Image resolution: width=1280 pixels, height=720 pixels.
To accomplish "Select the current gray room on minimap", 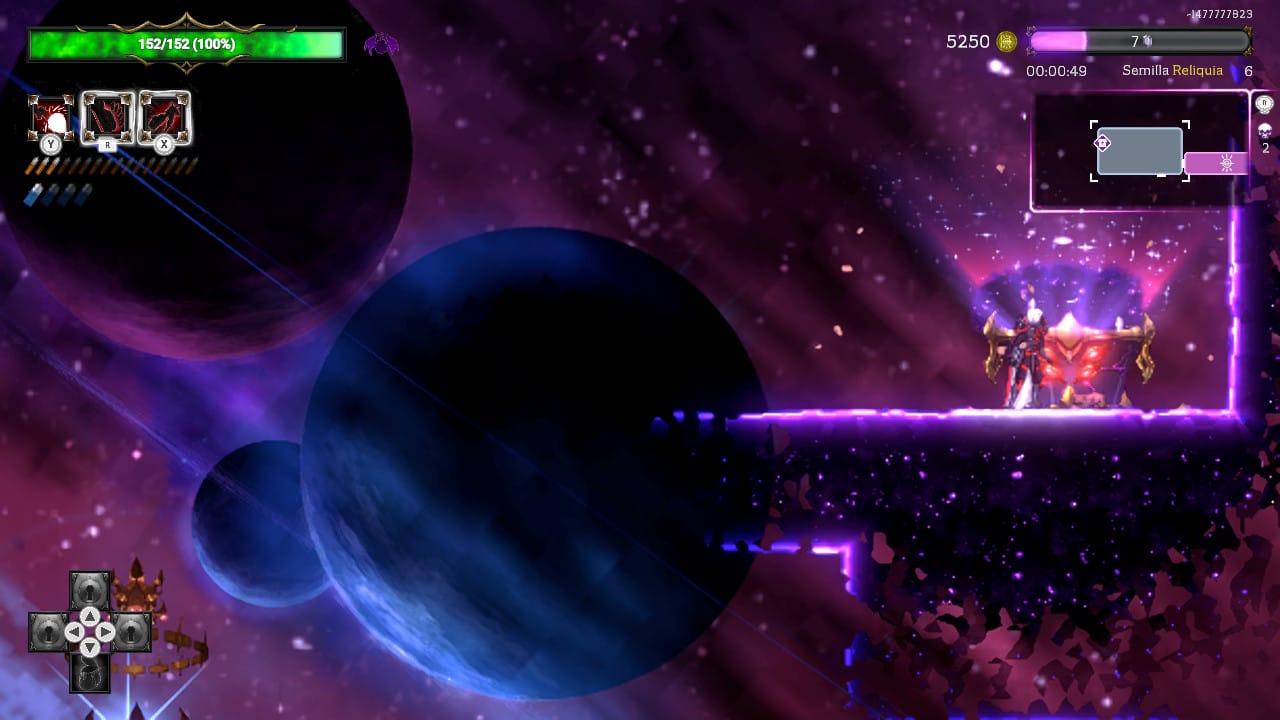I will click(1140, 151).
